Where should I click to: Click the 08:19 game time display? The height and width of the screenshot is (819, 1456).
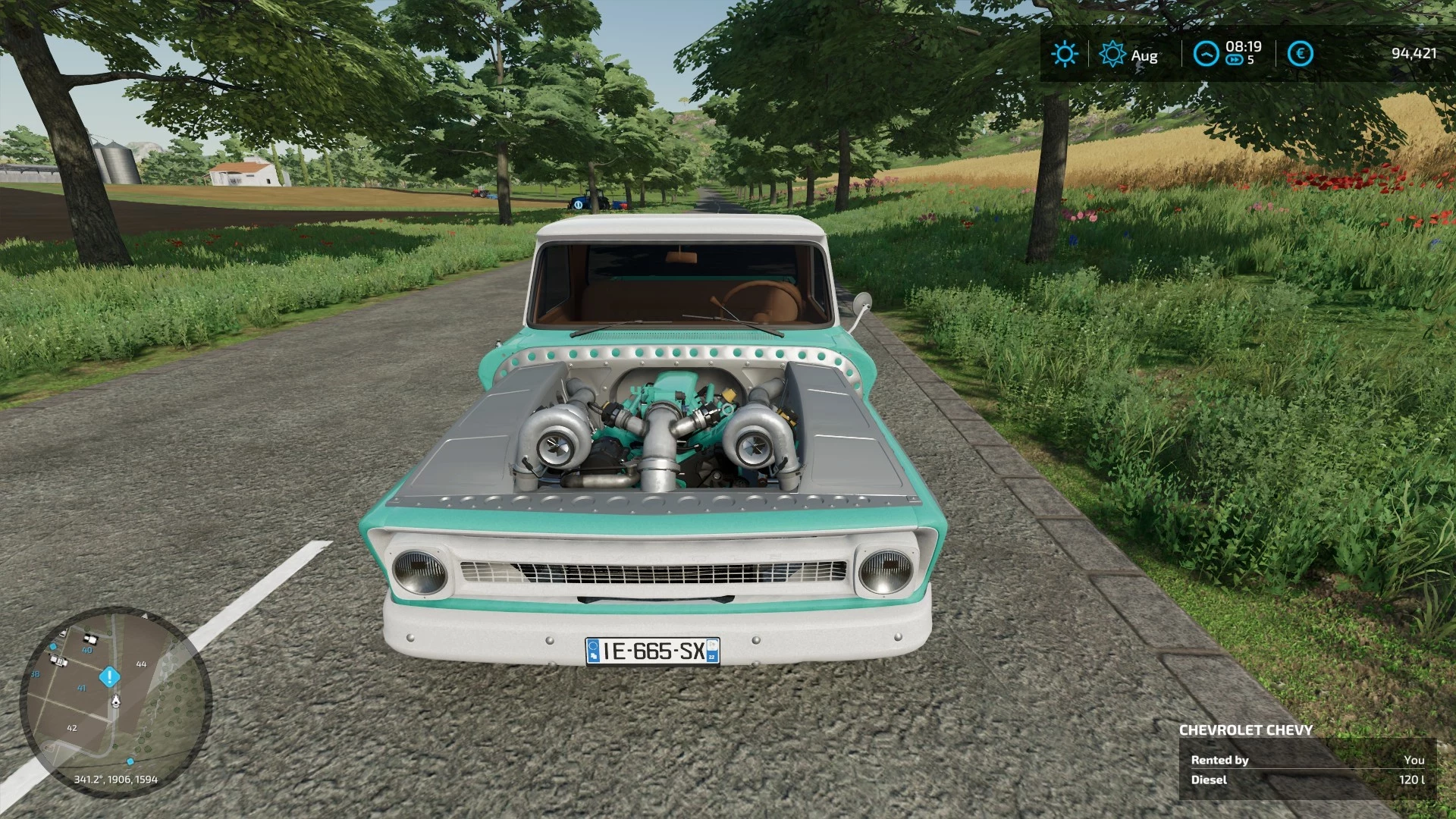(x=1245, y=46)
